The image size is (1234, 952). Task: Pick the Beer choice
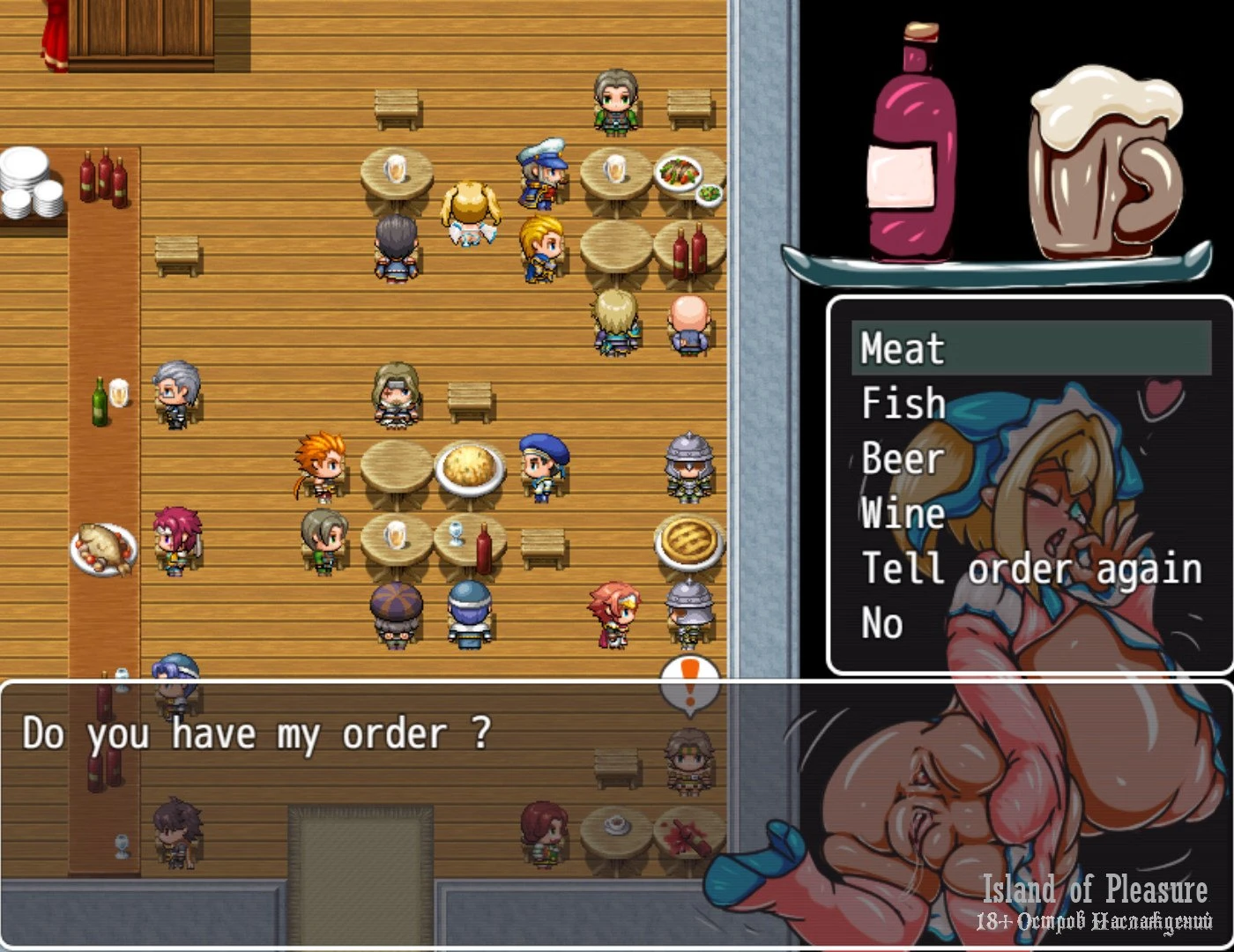pos(903,458)
